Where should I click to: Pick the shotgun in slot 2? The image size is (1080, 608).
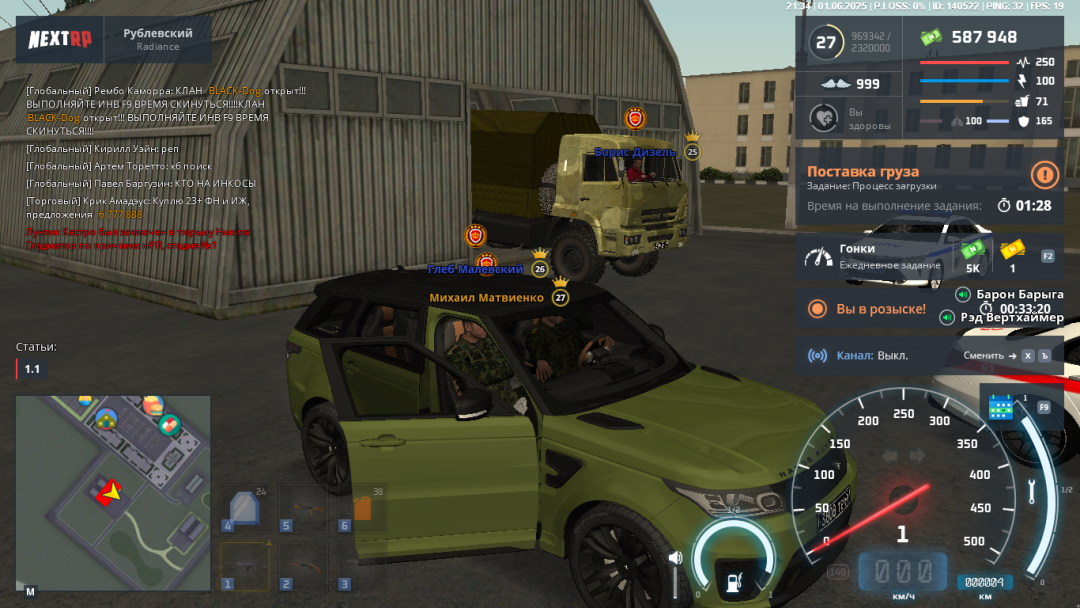(303, 566)
